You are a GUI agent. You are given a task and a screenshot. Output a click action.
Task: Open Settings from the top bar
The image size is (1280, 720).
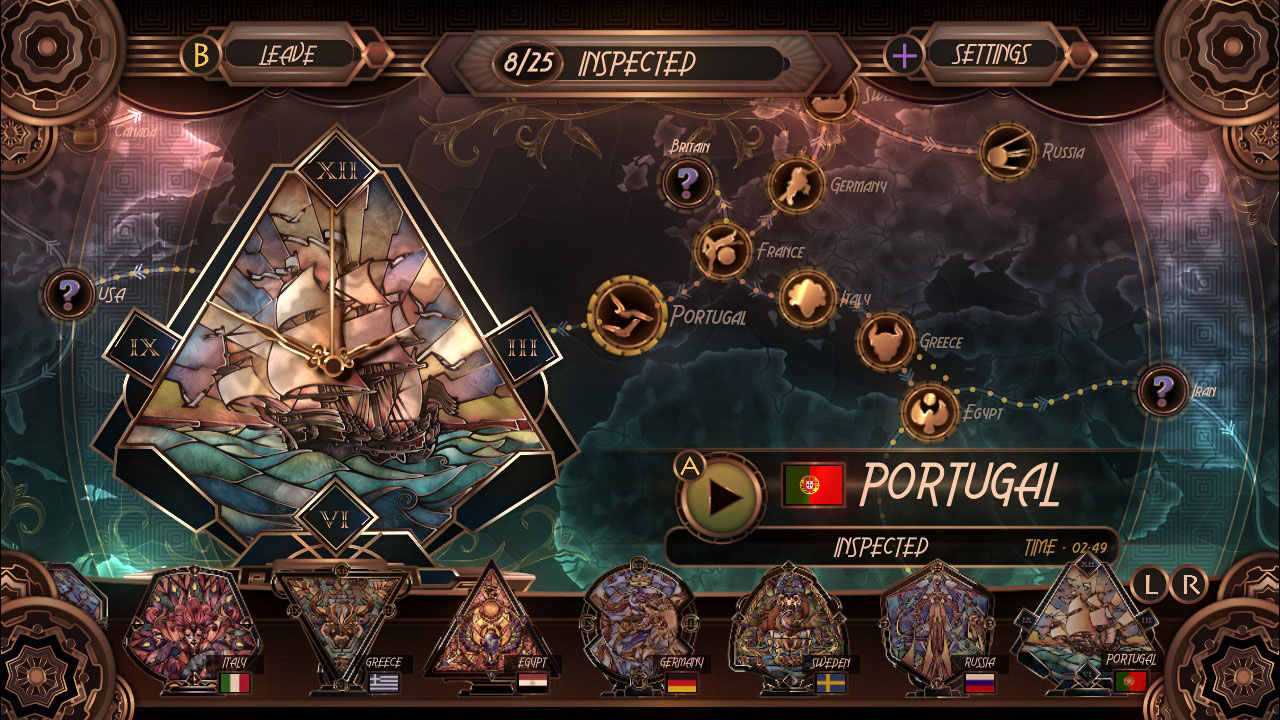[992, 54]
